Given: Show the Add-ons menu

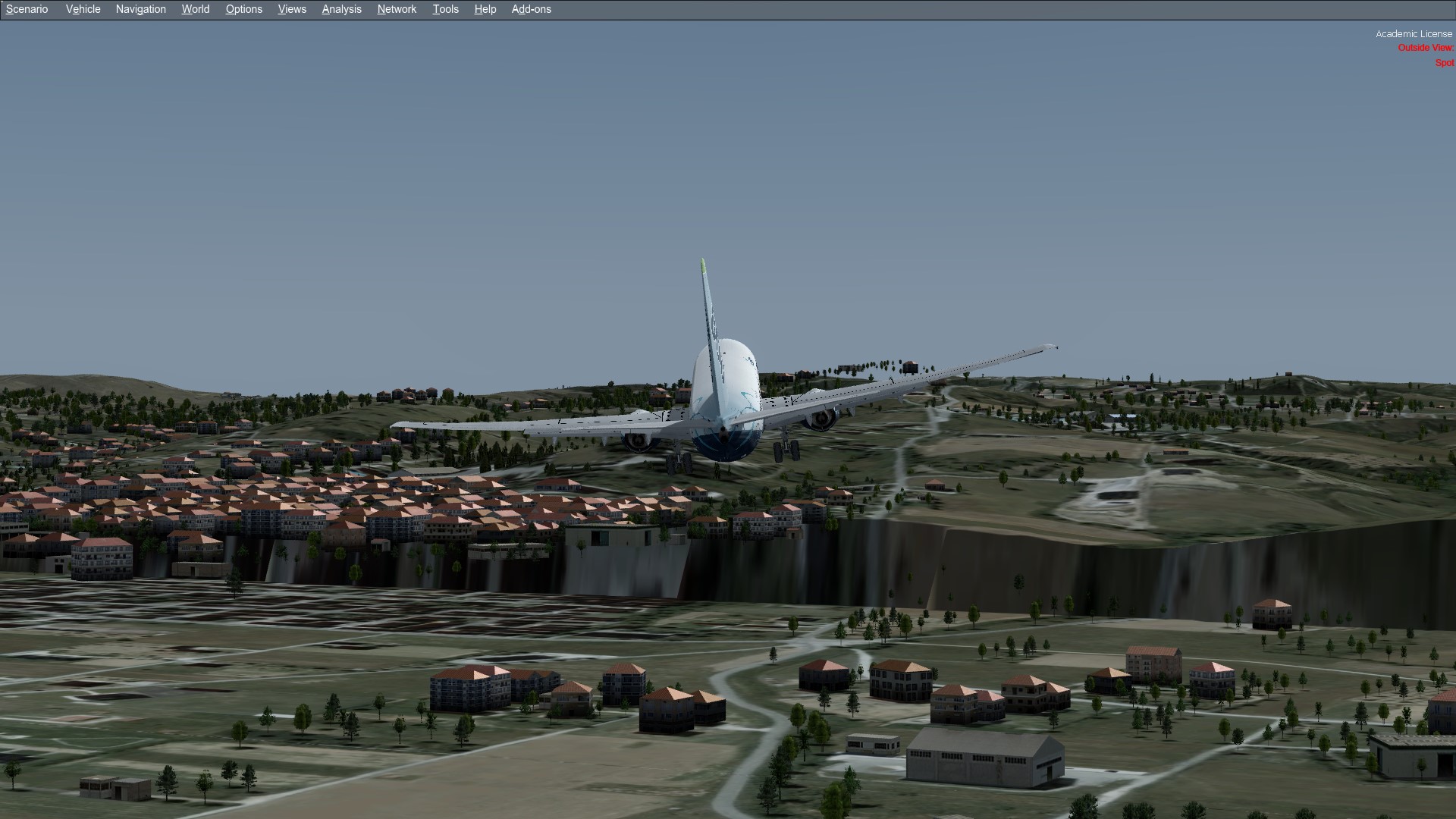Looking at the screenshot, I should (x=532, y=9).
